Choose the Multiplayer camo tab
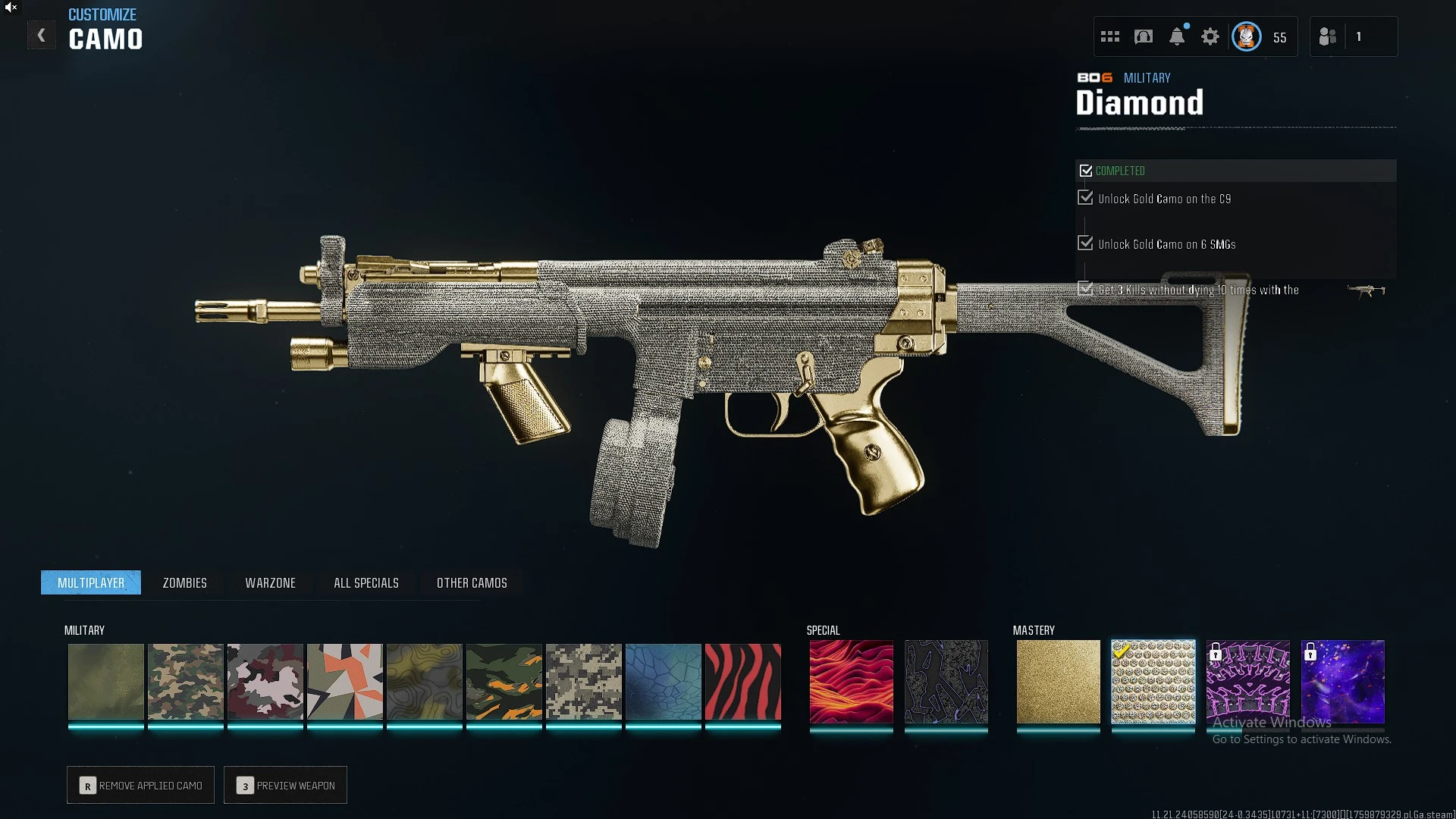 coord(91,582)
